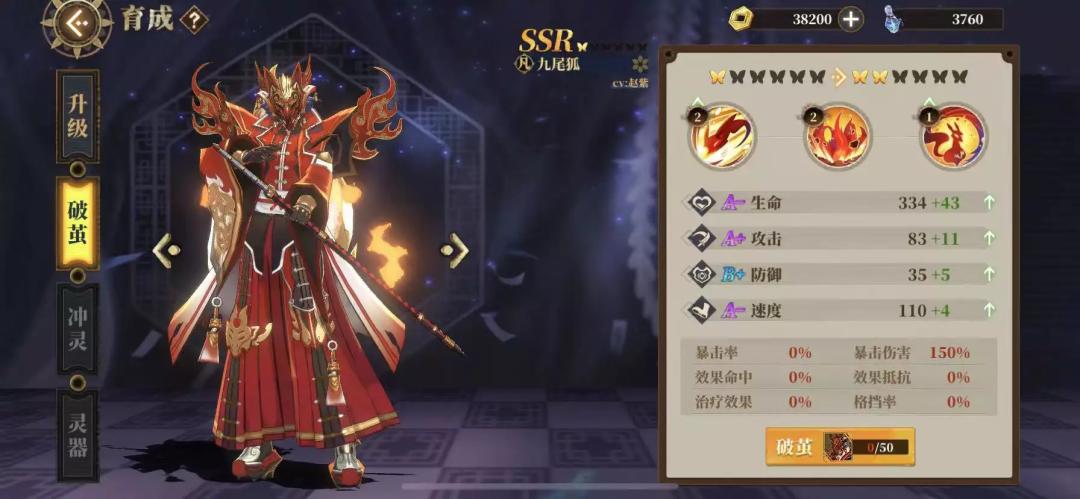Open the question mark help button
The width and height of the screenshot is (1080, 499).
click(x=193, y=19)
